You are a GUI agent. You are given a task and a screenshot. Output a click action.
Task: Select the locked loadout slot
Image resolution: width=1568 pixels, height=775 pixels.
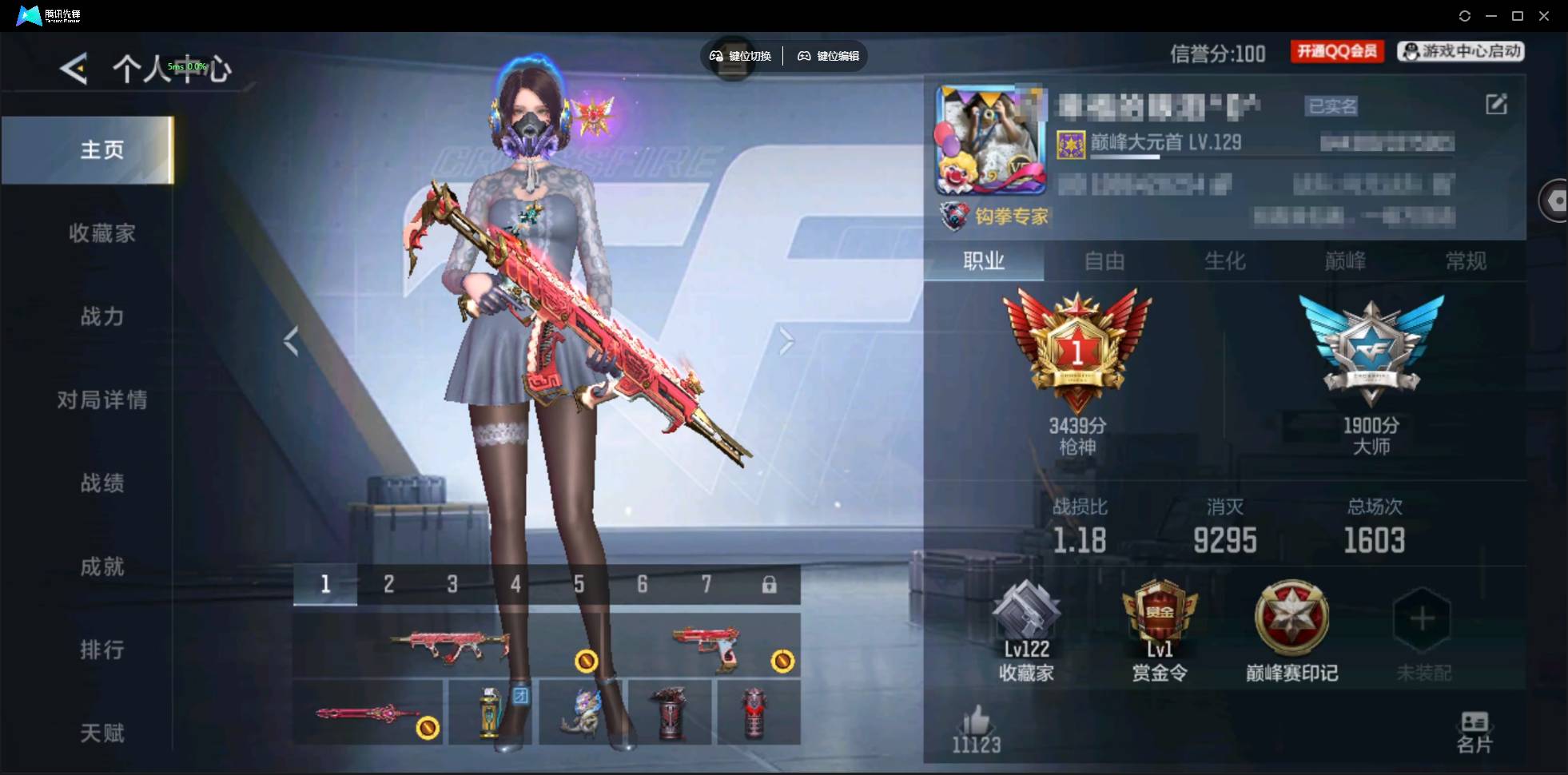tap(770, 584)
